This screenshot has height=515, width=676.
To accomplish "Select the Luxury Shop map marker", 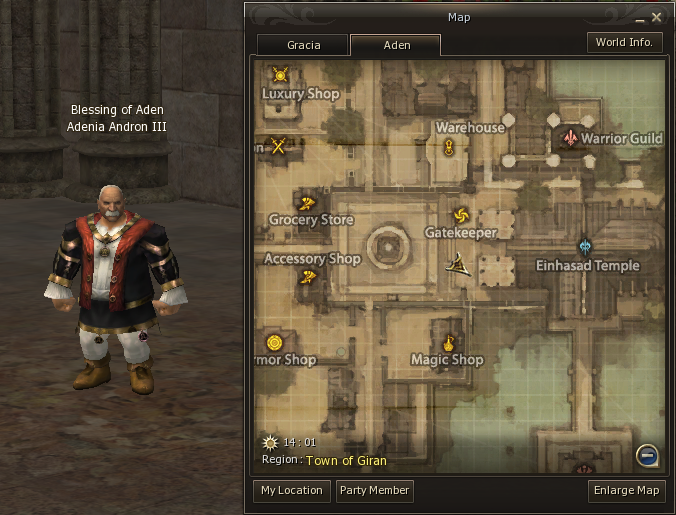I will coord(280,74).
